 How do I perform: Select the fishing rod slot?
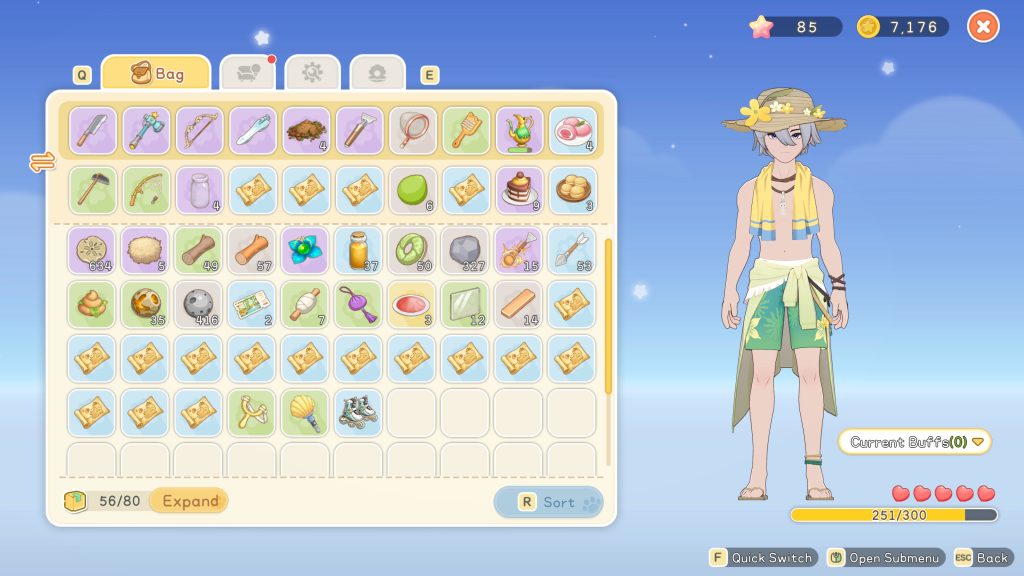click(x=146, y=190)
